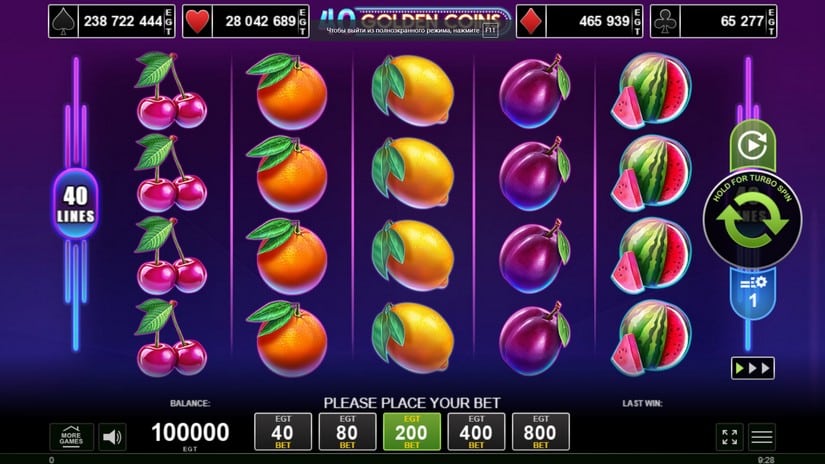Activate the triple-arrow fast-forward button
Image resolution: width=825 pixels, height=464 pixels.
(x=752, y=367)
